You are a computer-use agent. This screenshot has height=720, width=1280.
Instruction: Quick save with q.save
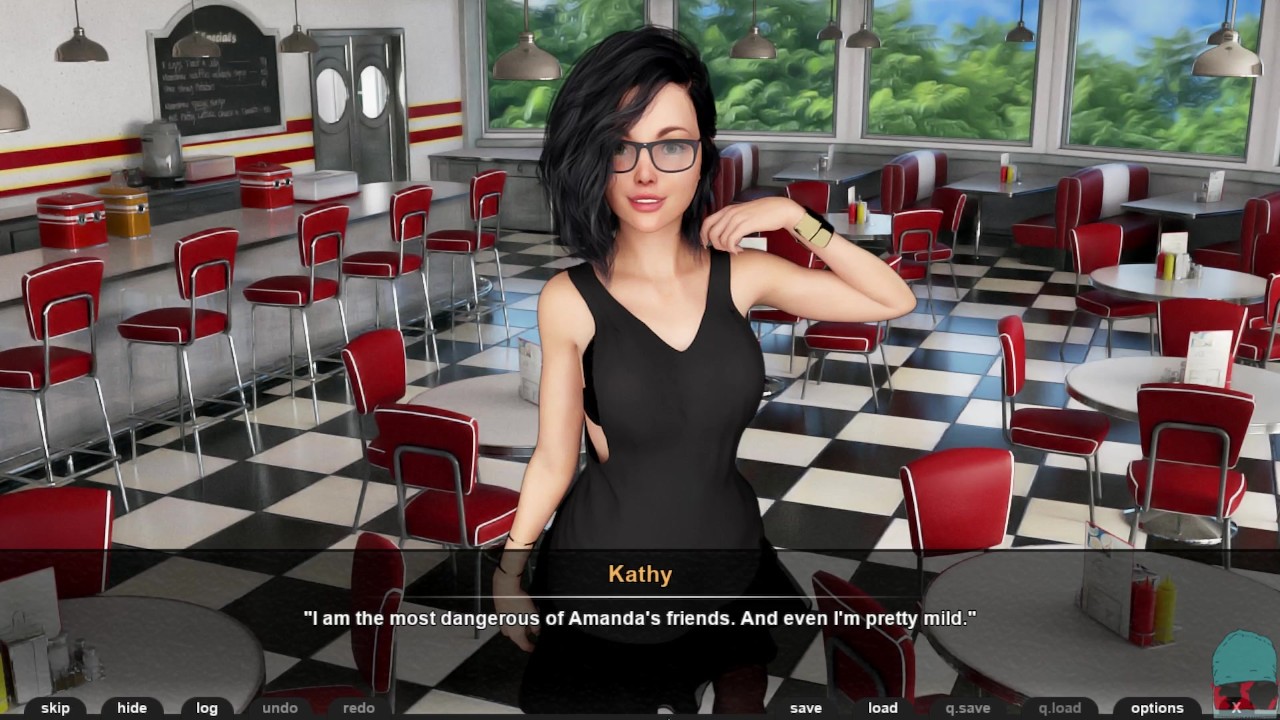pos(967,708)
